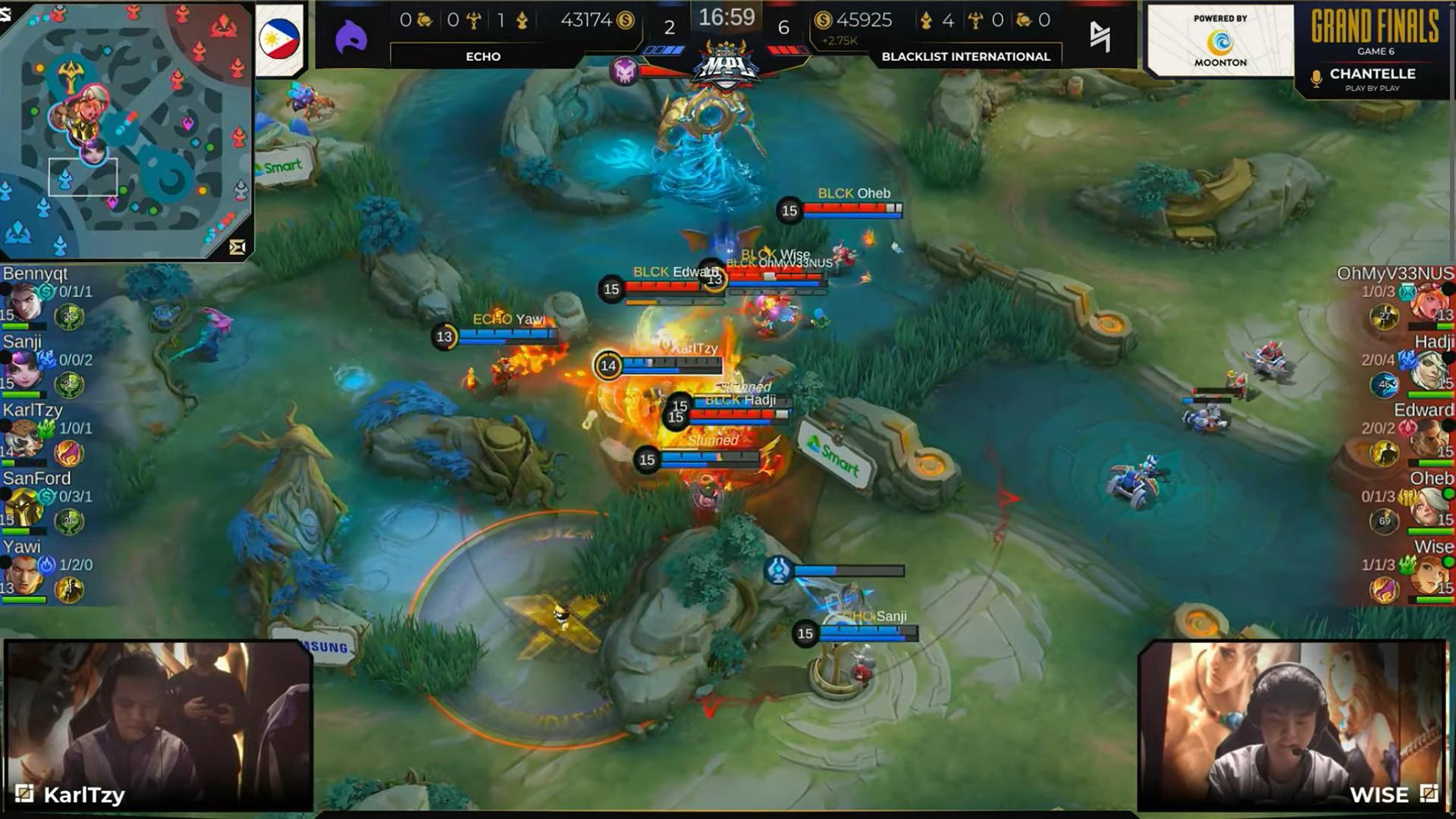Open WISE's player camera feed

(1291, 725)
